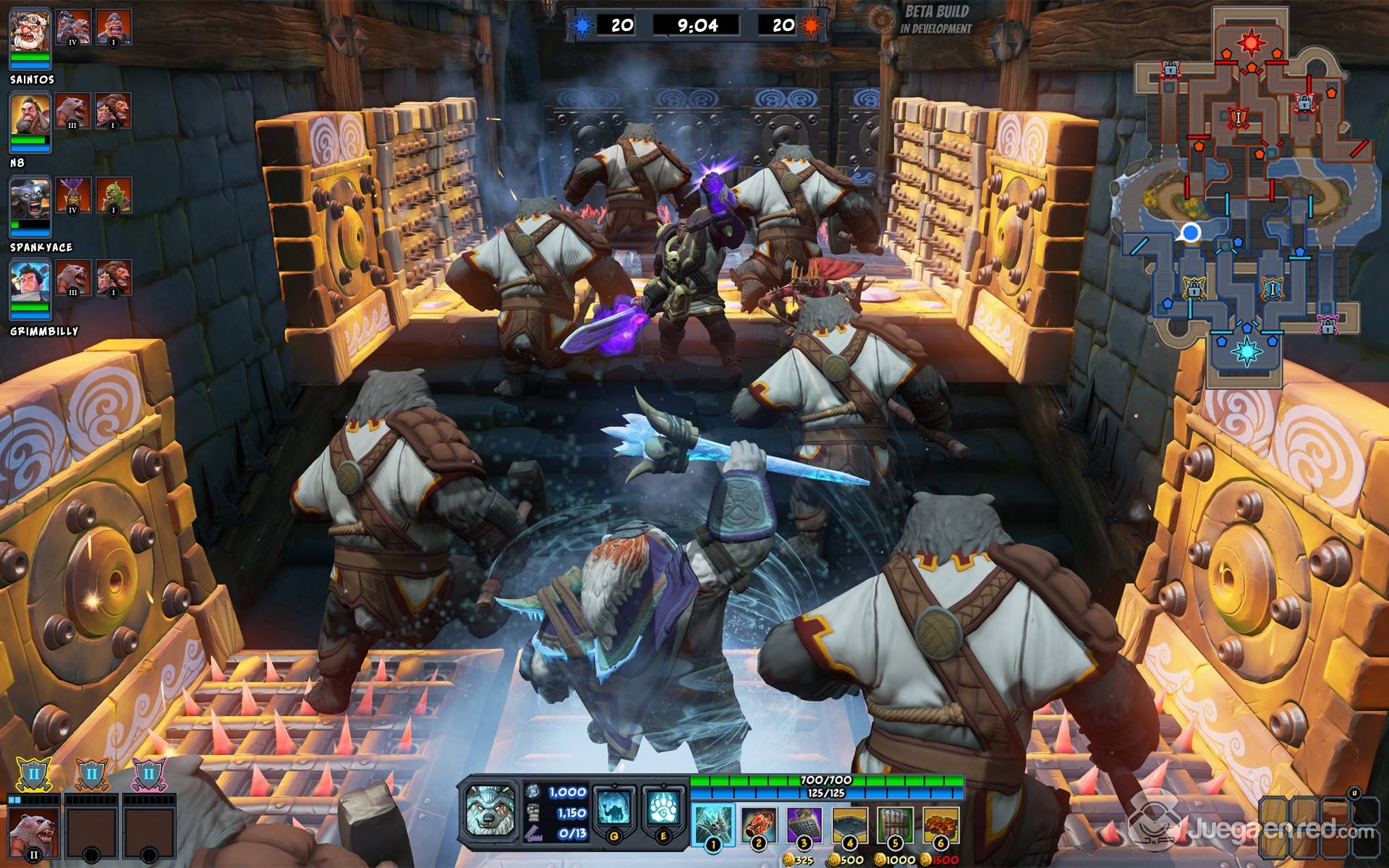This screenshot has width=1389, height=868.
Task: Pick the tar floor trap costing 500
Action: (x=850, y=824)
